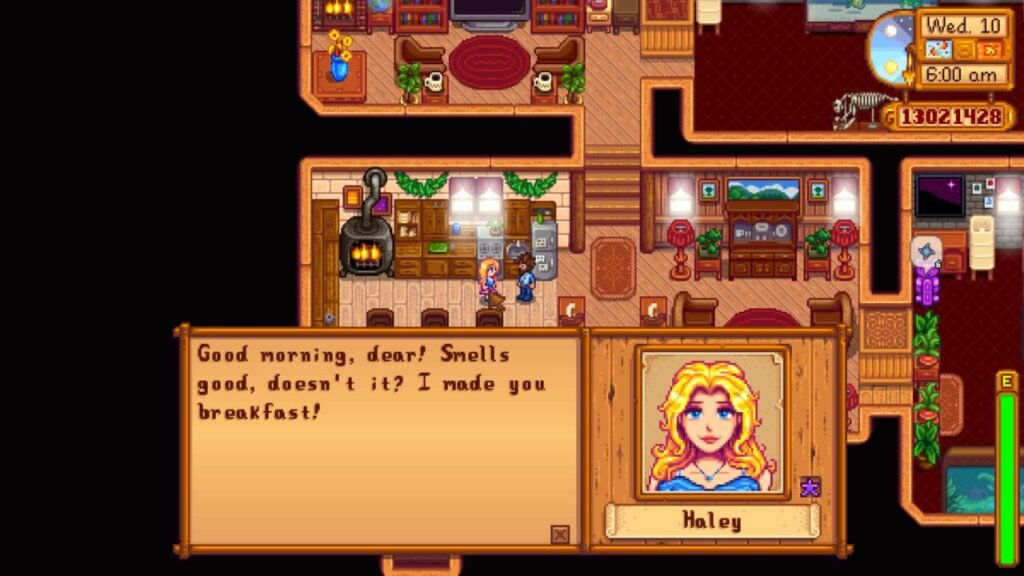Advance Haley's breakfast dialogue text
Image resolution: width=1024 pixels, height=576 pixels.
click(380, 440)
